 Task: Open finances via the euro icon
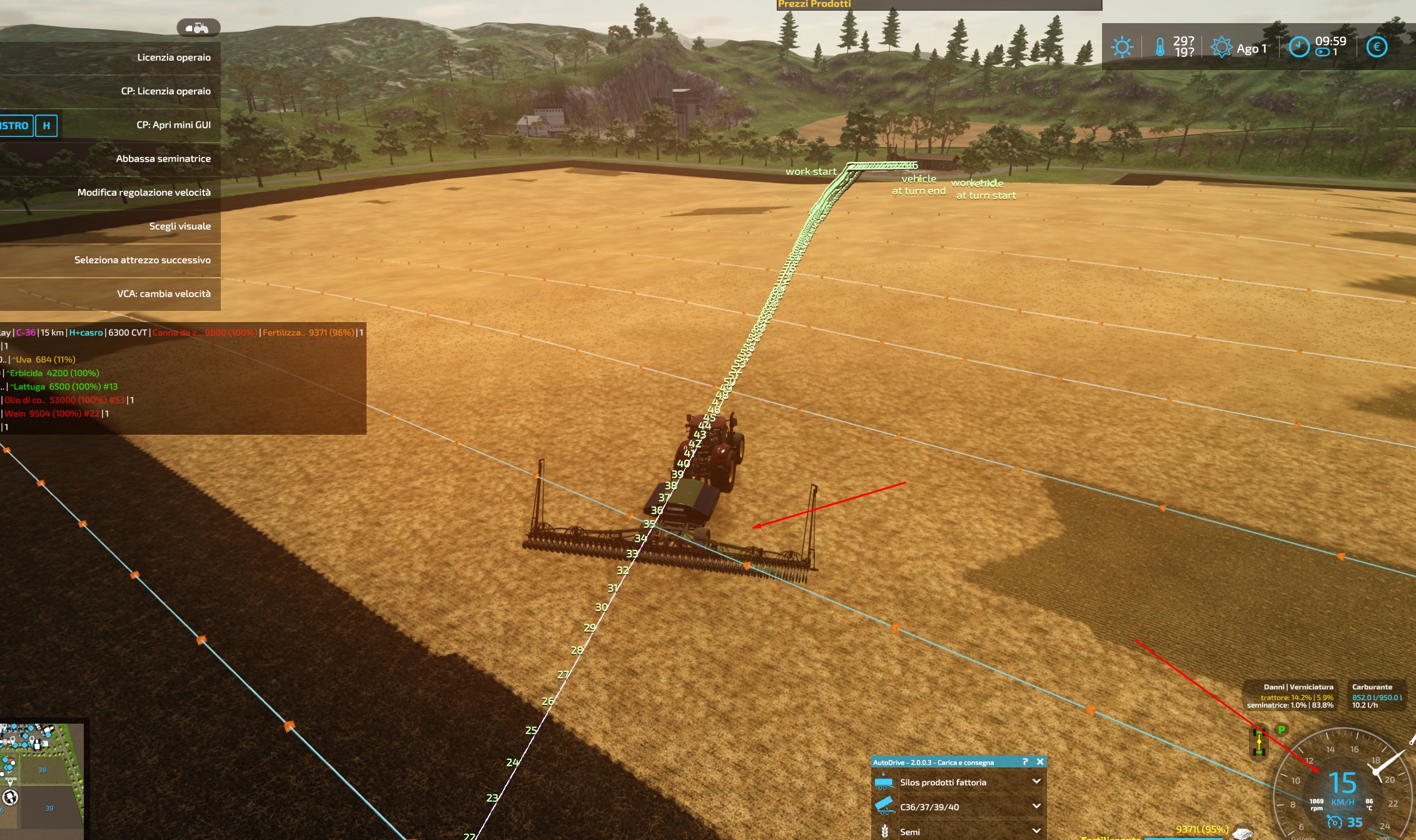click(x=1376, y=46)
